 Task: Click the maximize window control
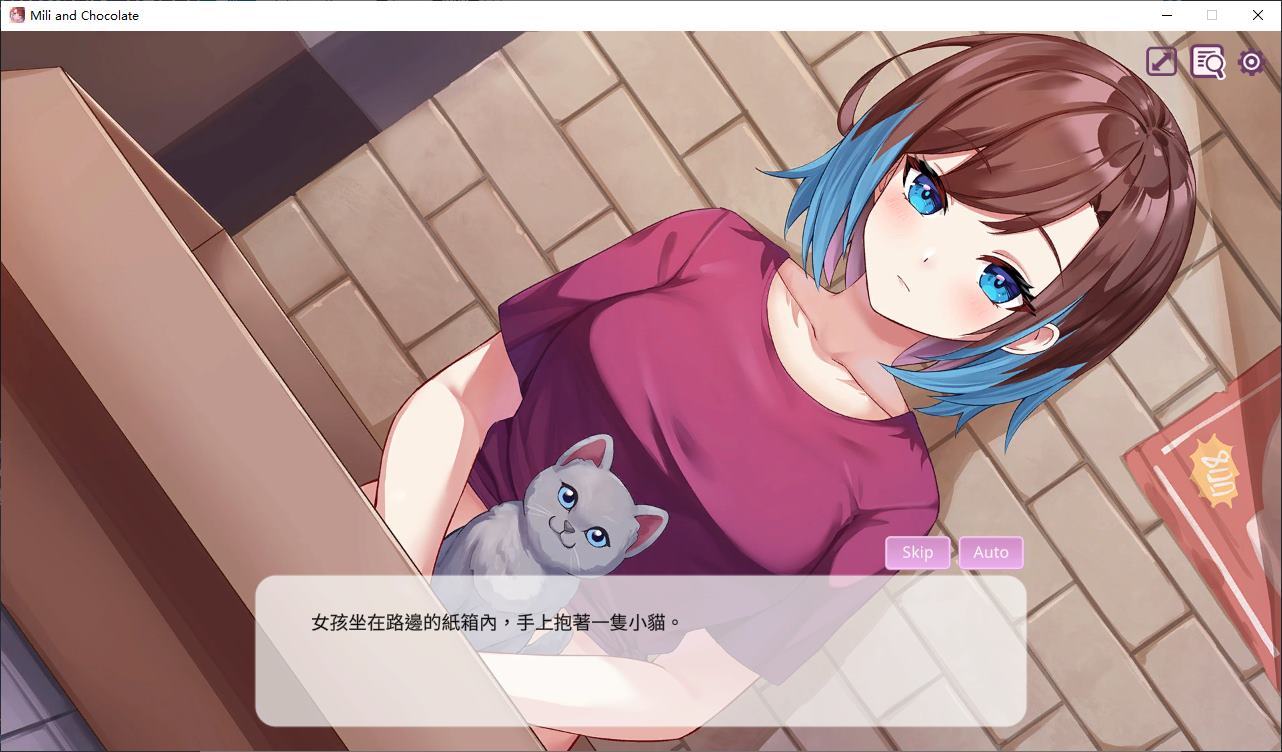coord(1211,15)
